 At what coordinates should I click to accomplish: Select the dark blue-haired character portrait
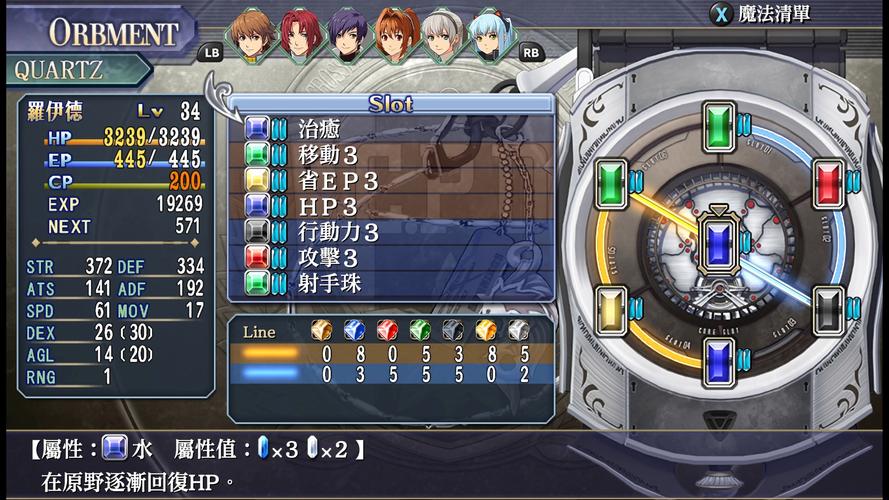pyautogui.click(x=347, y=35)
